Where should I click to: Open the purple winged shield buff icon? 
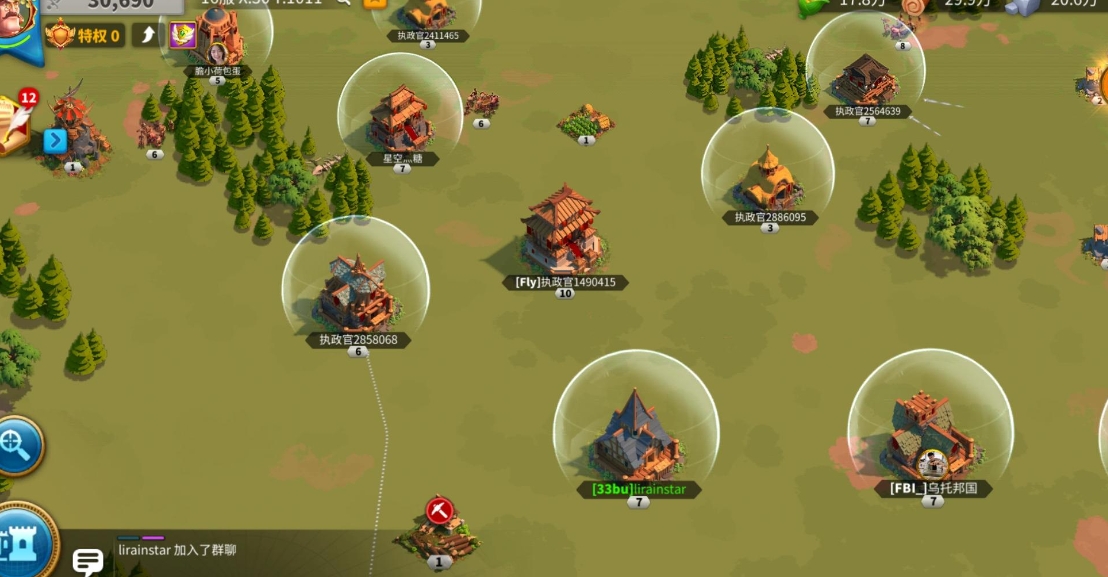[x=182, y=36]
